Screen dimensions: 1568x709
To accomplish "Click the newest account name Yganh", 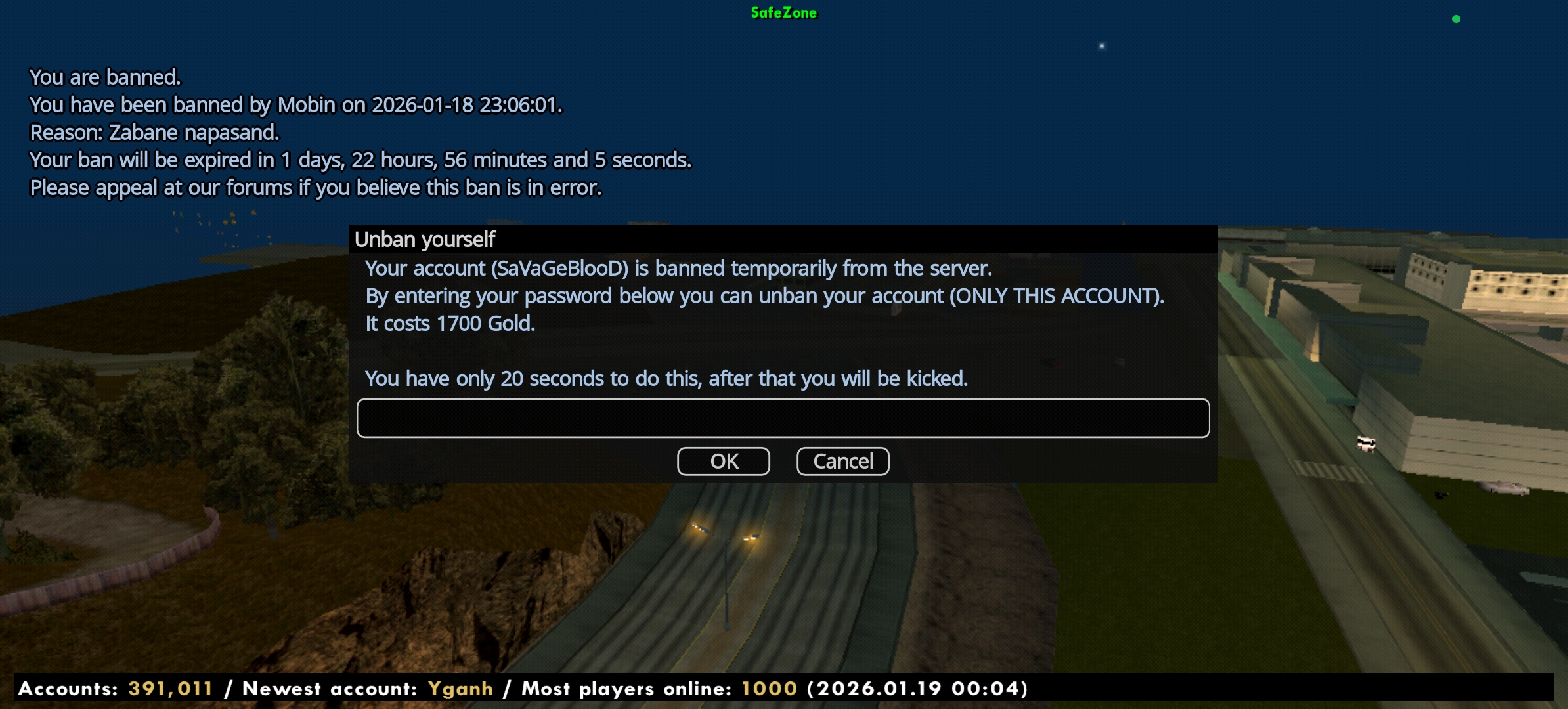I will point(460,689).
